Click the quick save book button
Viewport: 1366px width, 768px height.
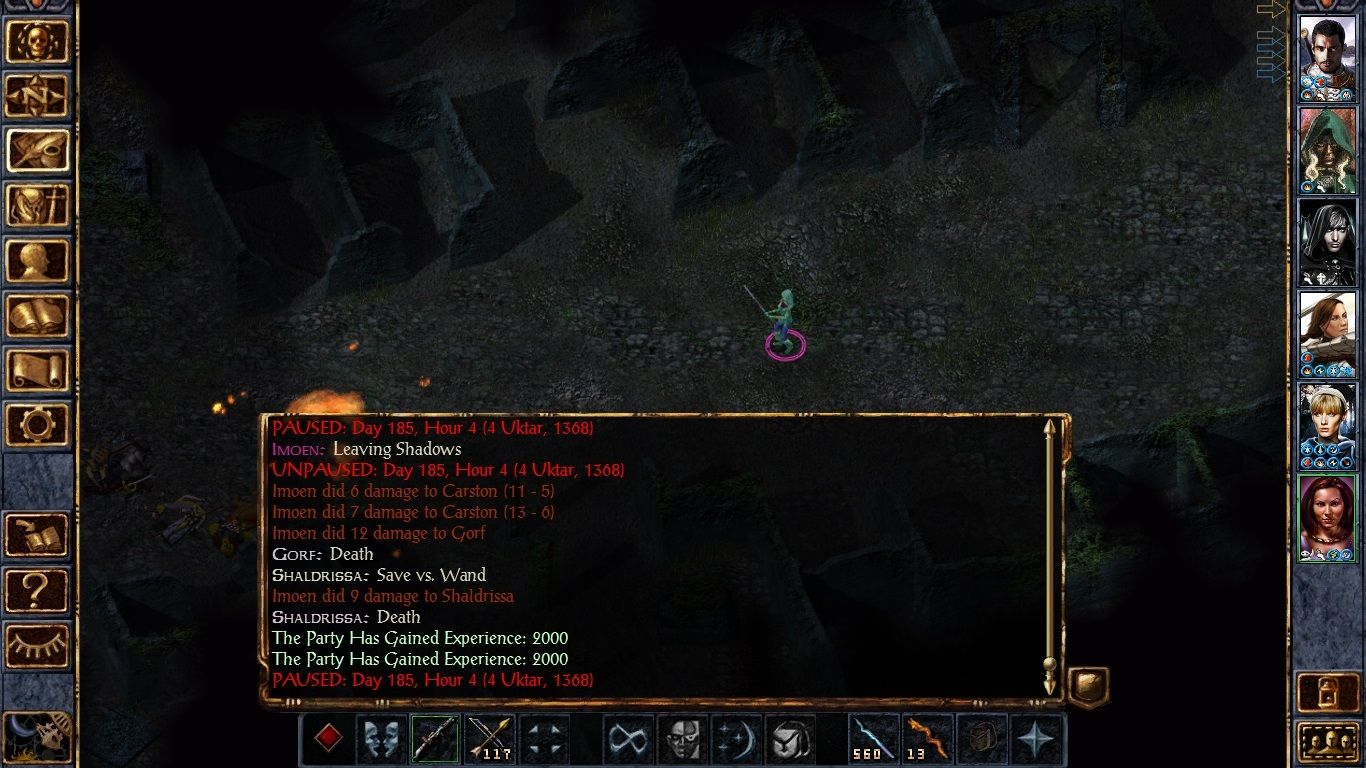tap(38, 535)
